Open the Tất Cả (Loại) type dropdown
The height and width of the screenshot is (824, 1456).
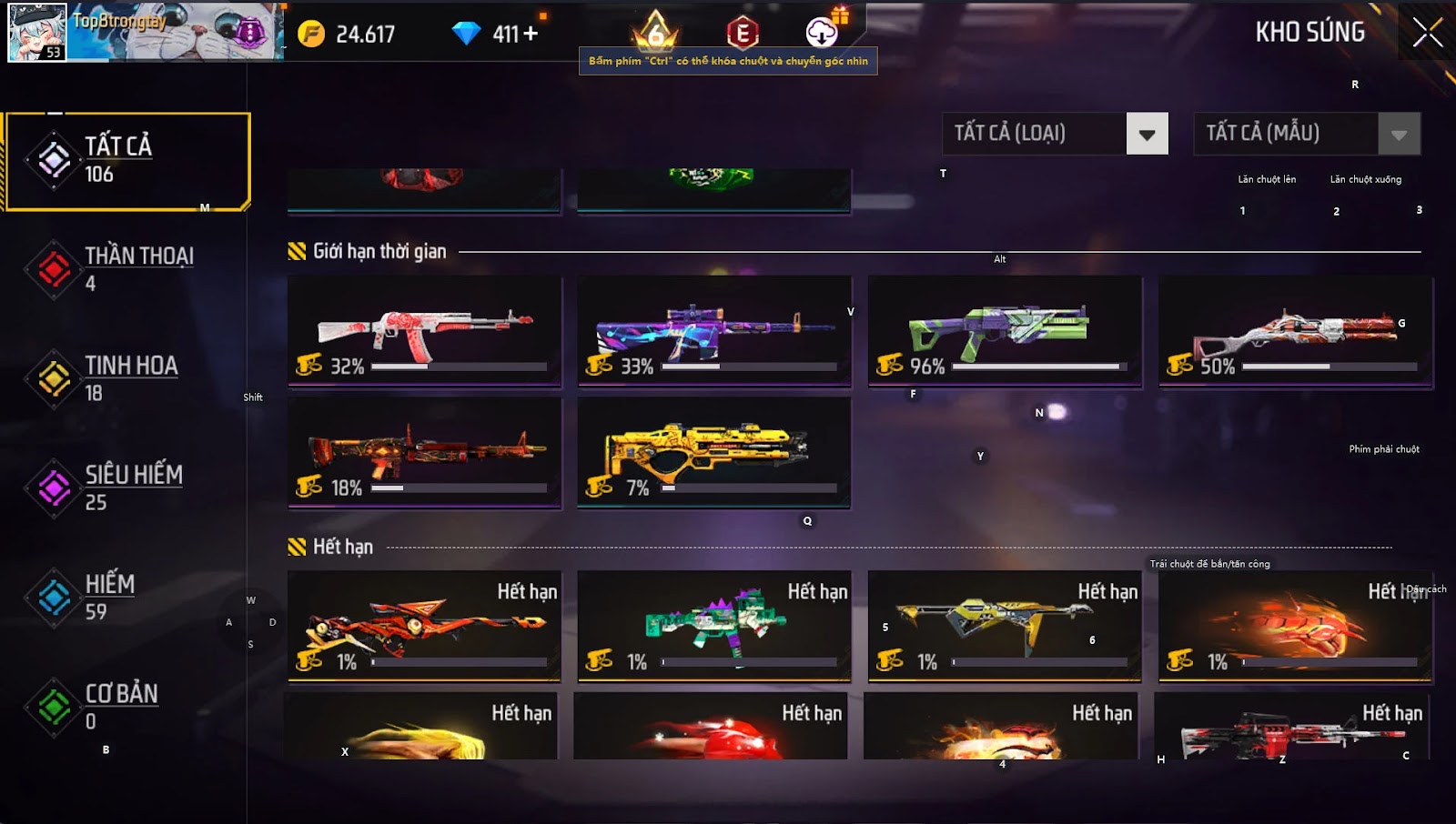pyautogui.click(x=1147, y=135)
